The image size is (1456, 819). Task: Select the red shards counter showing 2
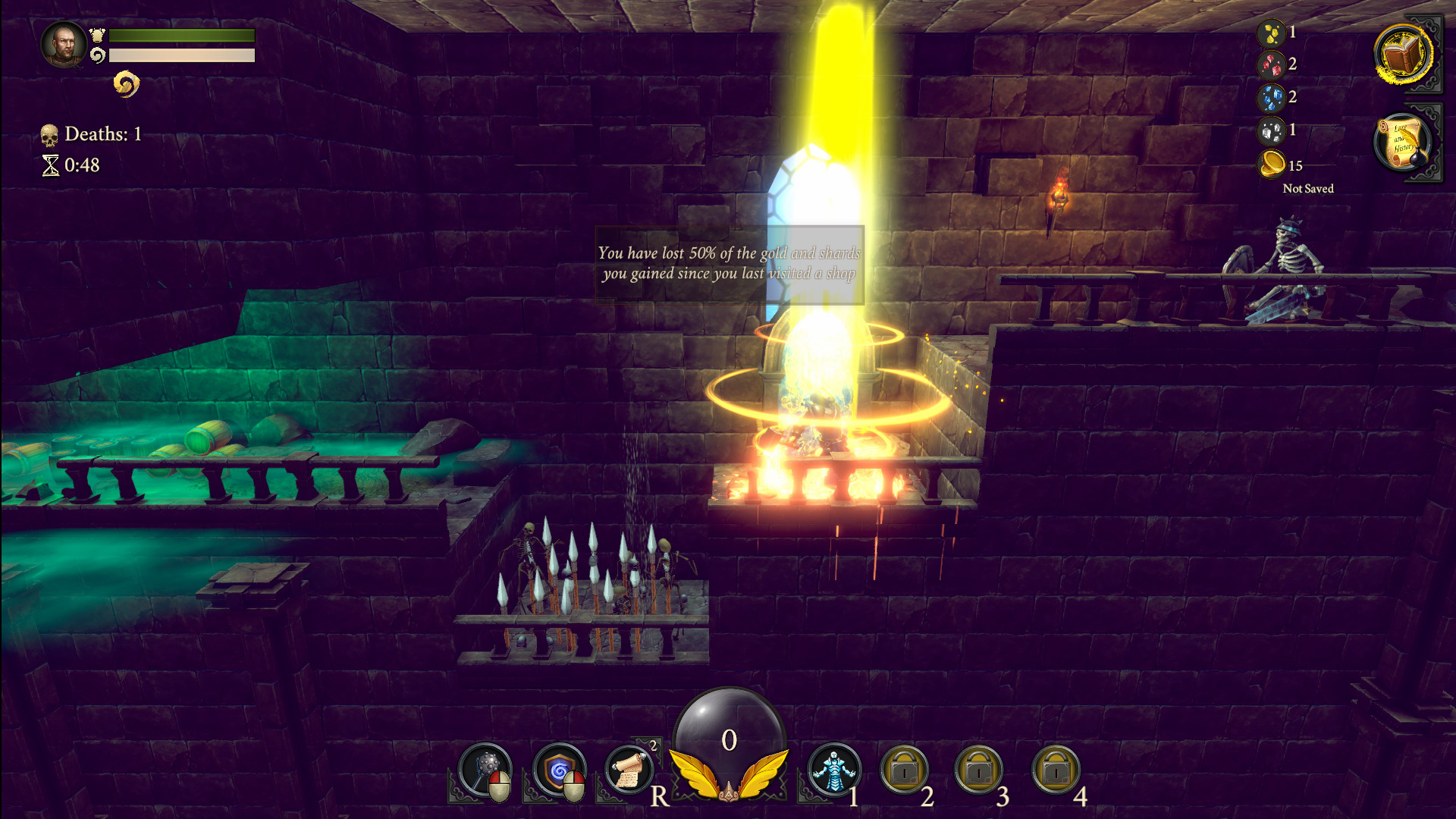1271,64
